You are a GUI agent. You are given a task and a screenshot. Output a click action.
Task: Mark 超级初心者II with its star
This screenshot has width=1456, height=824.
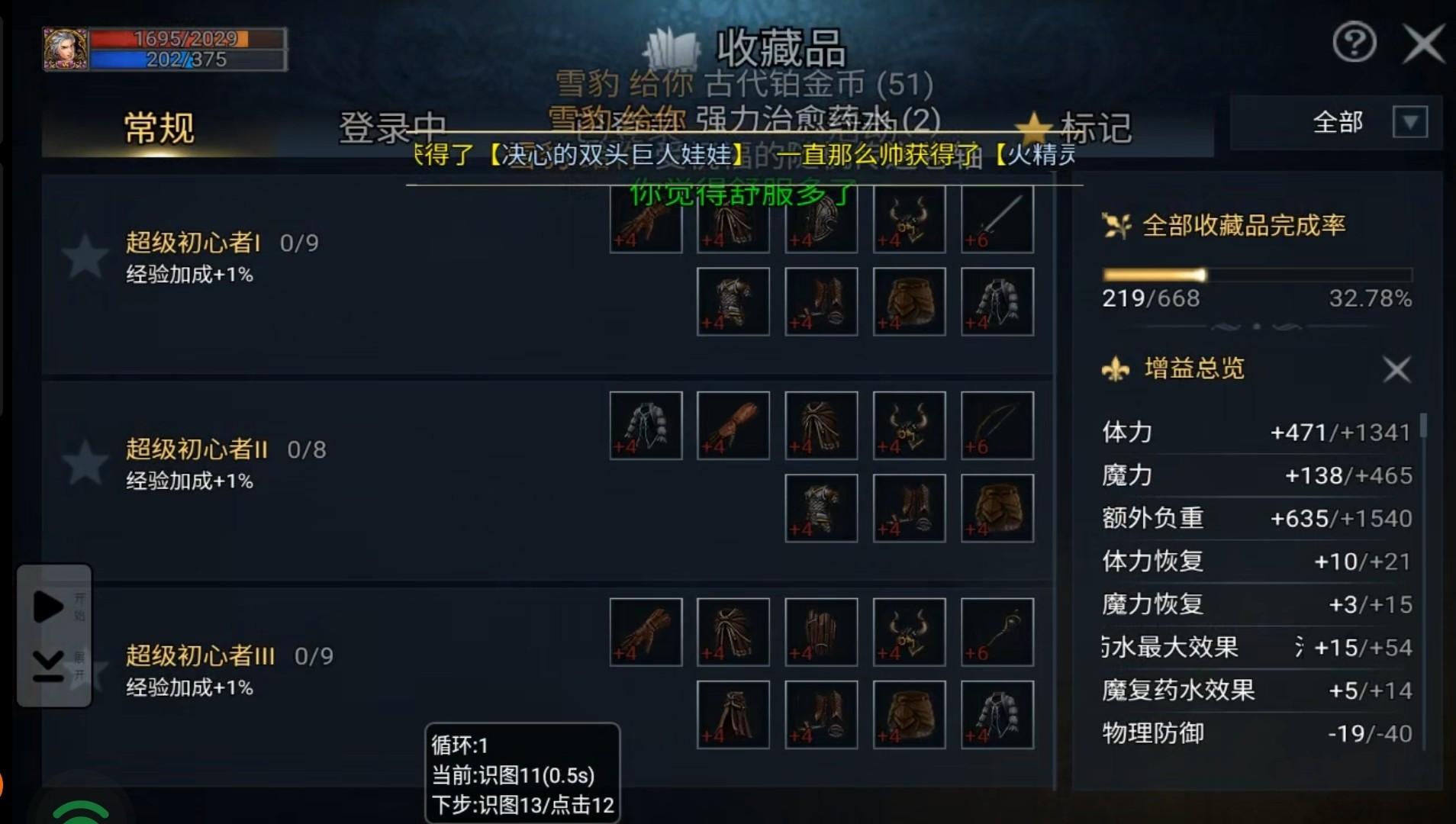point(85,462)
